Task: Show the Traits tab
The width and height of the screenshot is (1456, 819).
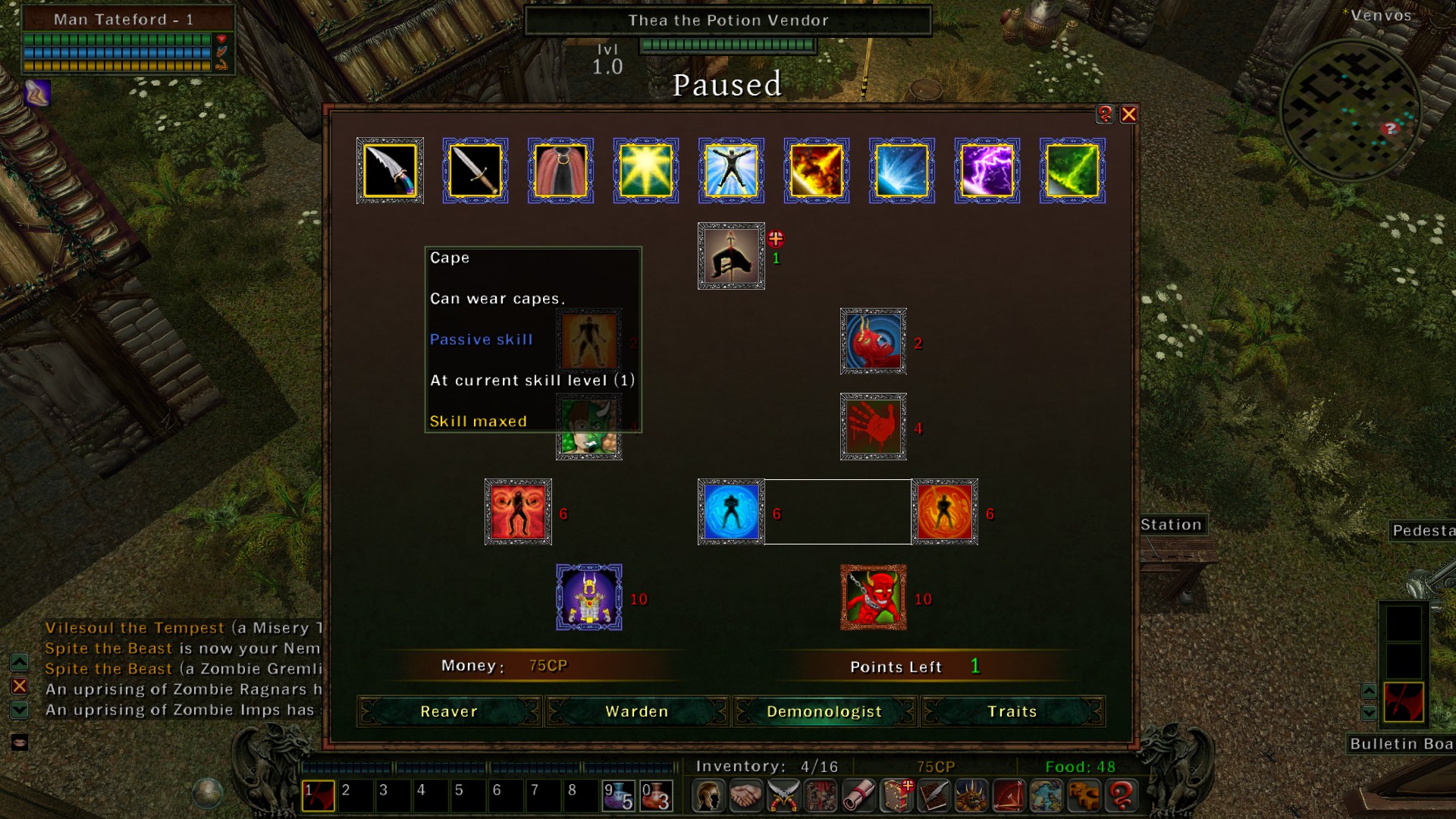Action: pos(1012,711)
